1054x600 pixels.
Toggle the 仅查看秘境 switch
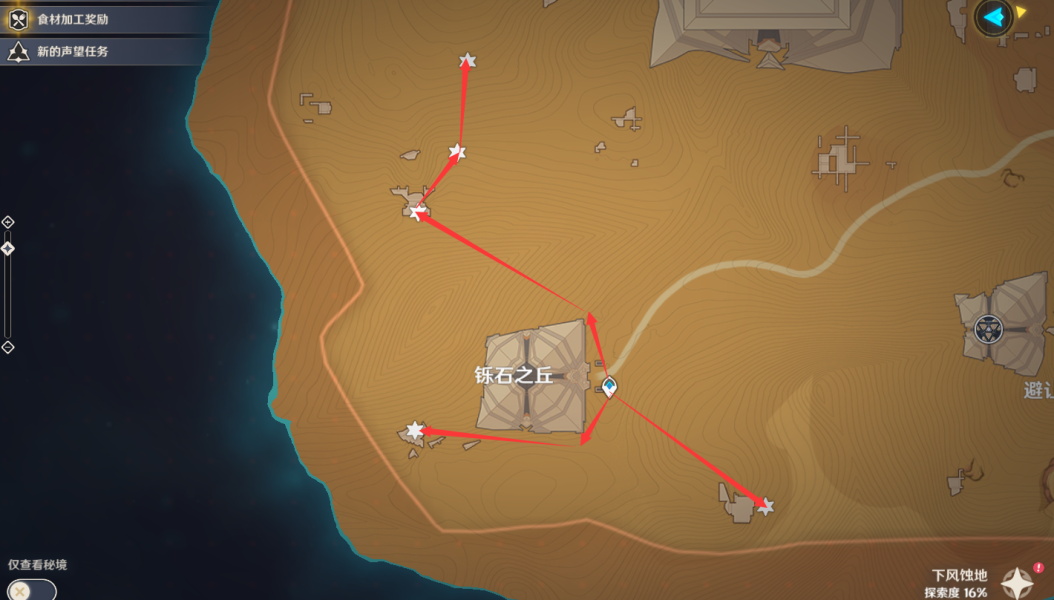(x=30, y=590)
